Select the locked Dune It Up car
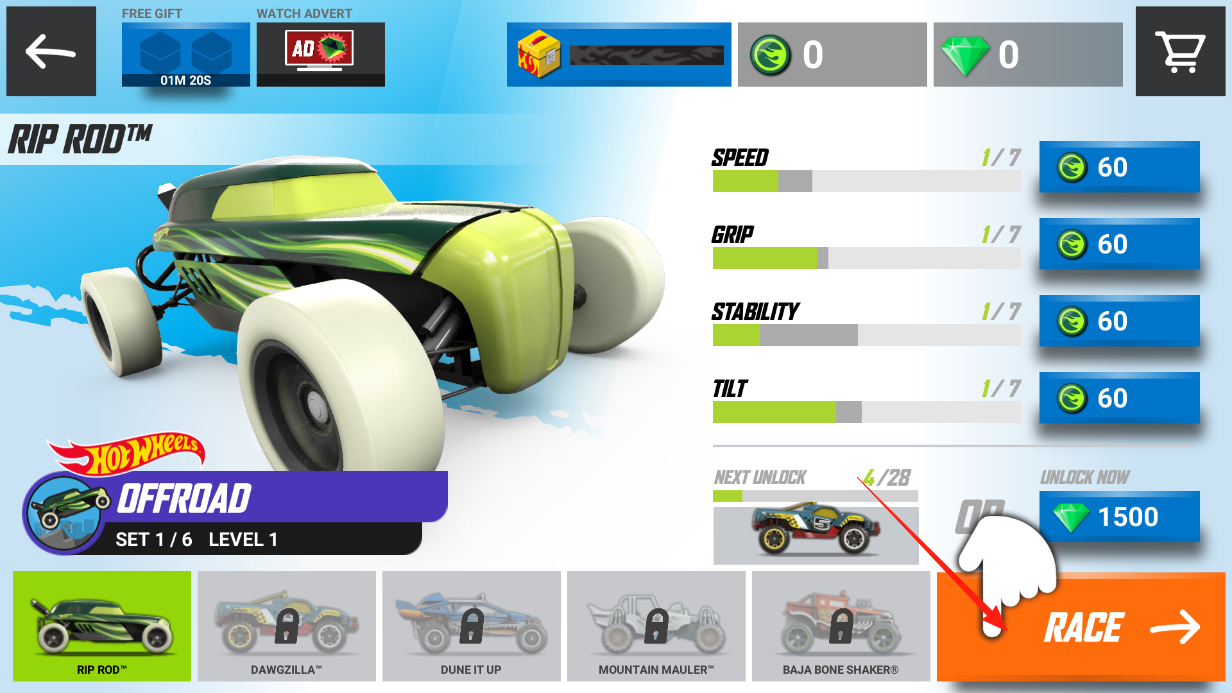The width and height of the screenshot is (1232, 693). tap(471, 627)
